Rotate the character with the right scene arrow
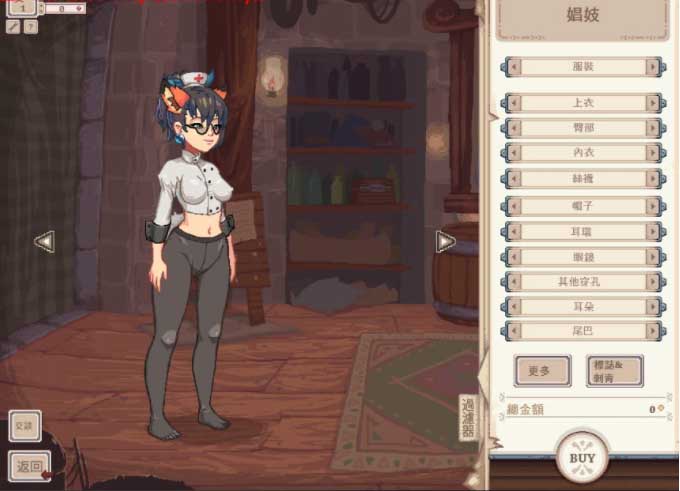This screenshot has height=491, width=680. (x=445, y=241)
